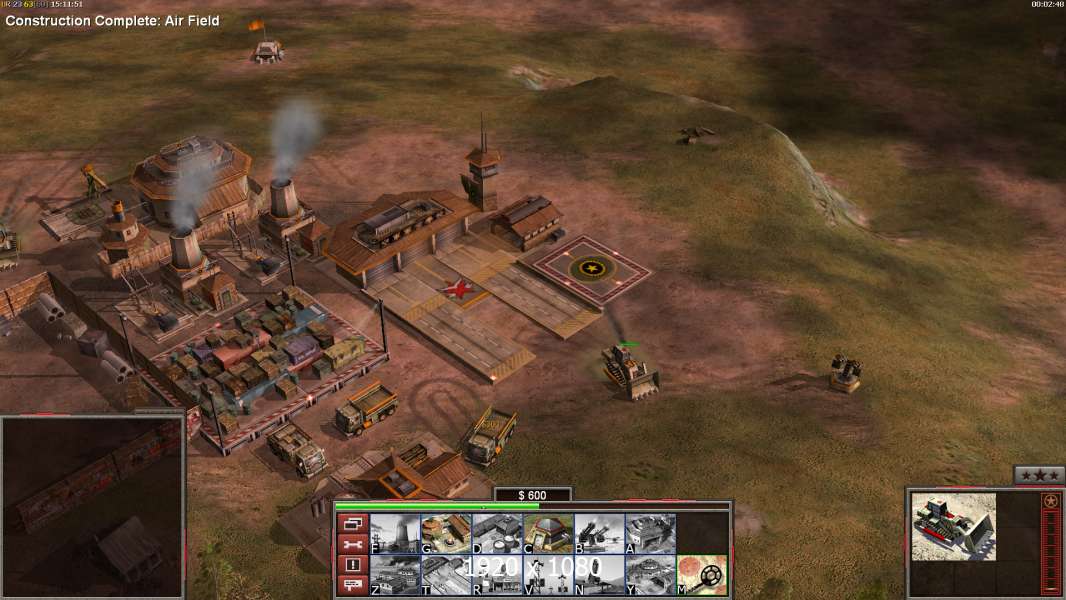Build the Nuclear Reactor with cooling towers icon

395,533
